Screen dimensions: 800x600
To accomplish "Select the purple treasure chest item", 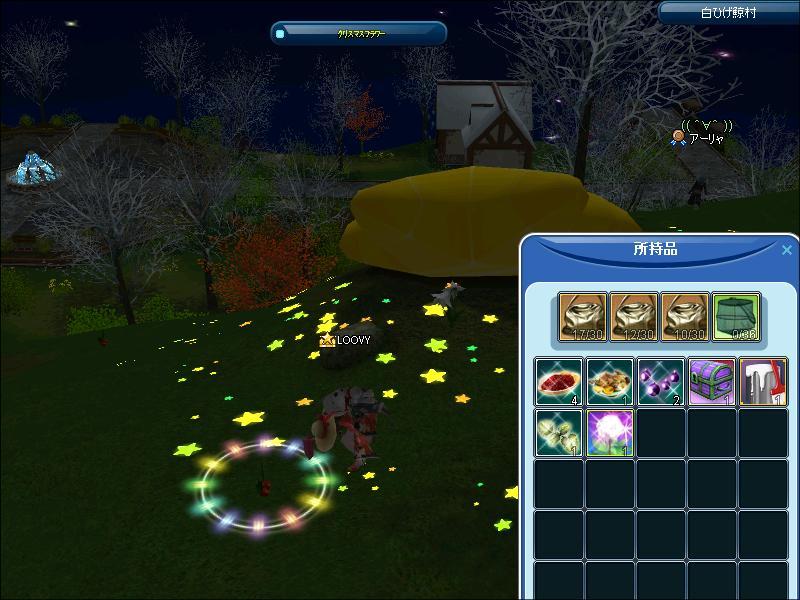I will pyautogui.click(x=712, y=381).
